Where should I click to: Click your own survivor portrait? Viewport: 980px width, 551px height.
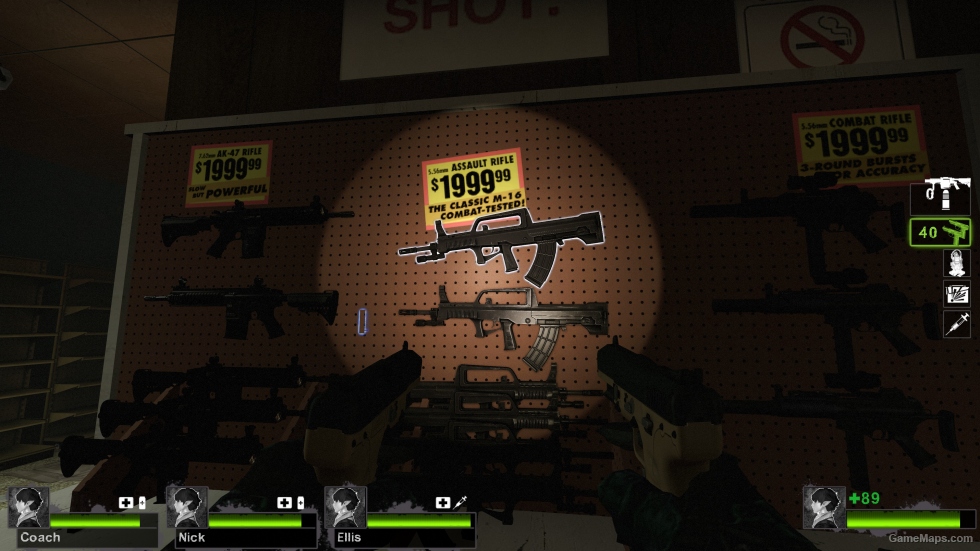[x=823, y=507]
